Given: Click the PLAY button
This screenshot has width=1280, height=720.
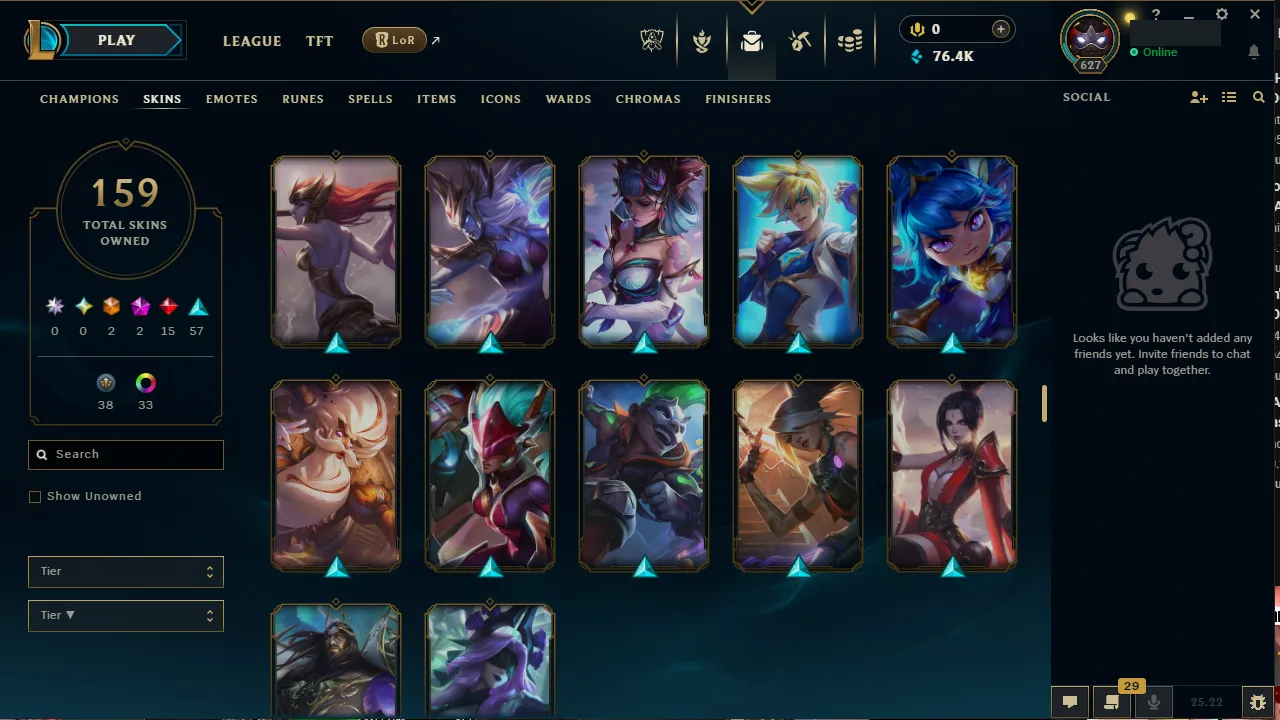Looking at the screenshot, I should coord(115,40).
